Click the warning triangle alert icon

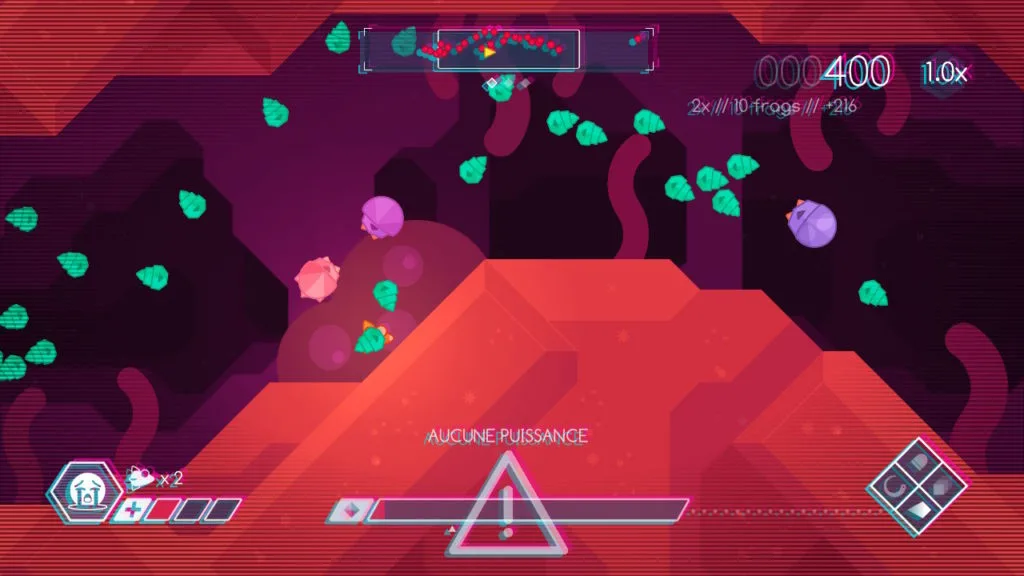[x=506, y=504]
